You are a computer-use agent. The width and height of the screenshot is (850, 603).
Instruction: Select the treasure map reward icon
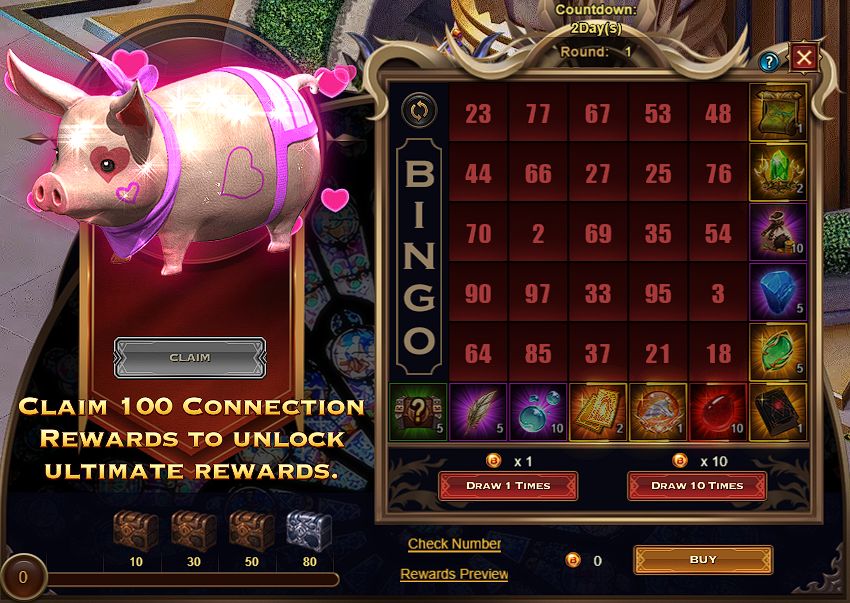(x=778, y=112)
